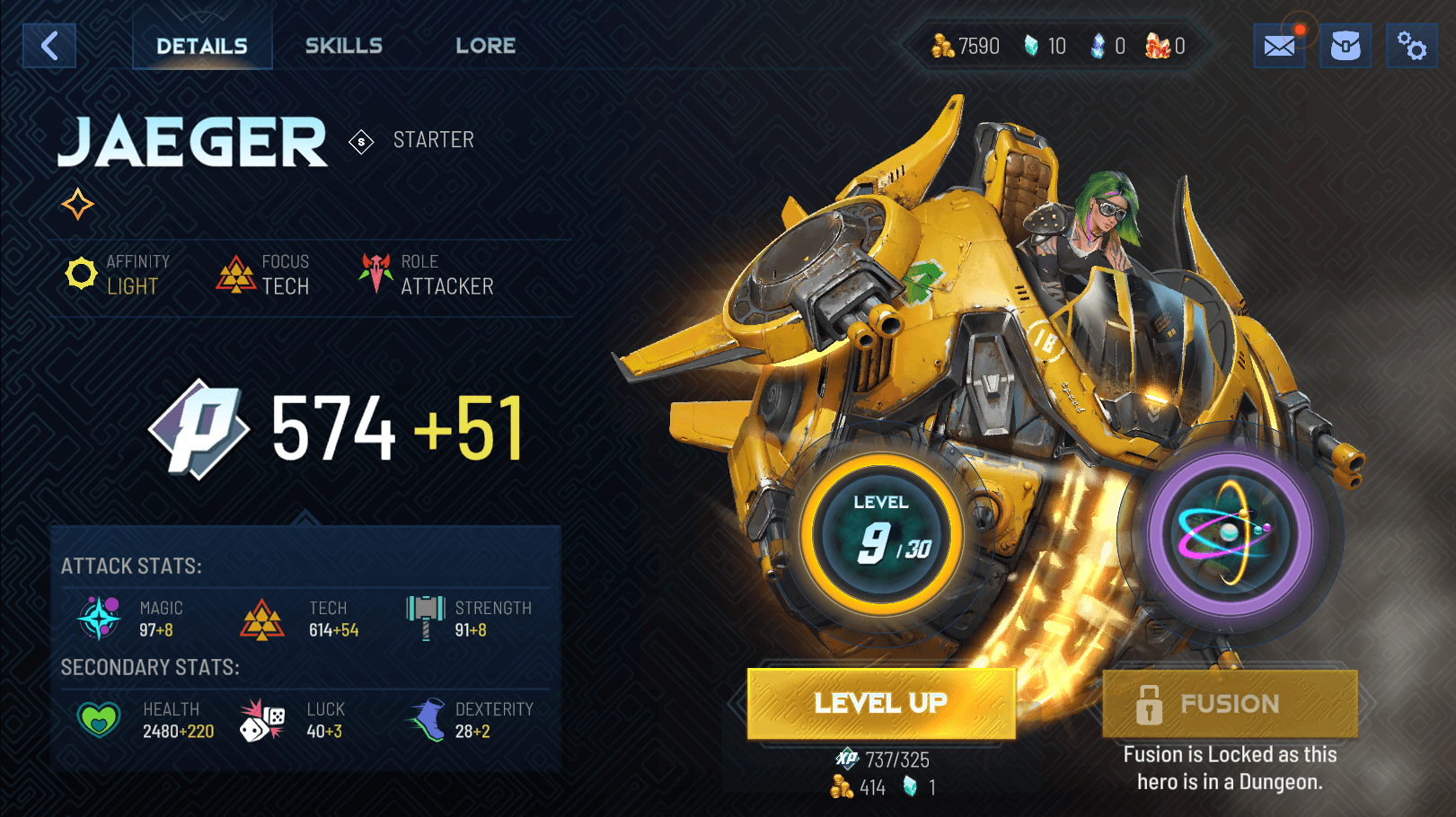Select the Light affinity icon
This screenshot has width=1456, height=817.
click(x=81, y=274)
